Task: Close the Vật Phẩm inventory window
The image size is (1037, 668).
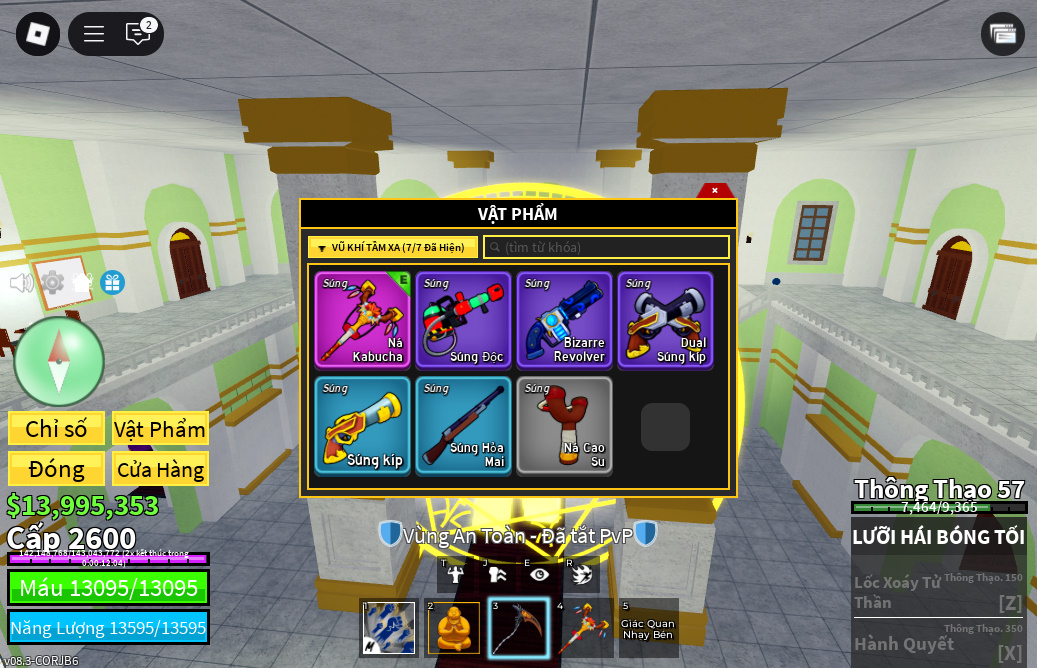Action: (x=715, y=190)
